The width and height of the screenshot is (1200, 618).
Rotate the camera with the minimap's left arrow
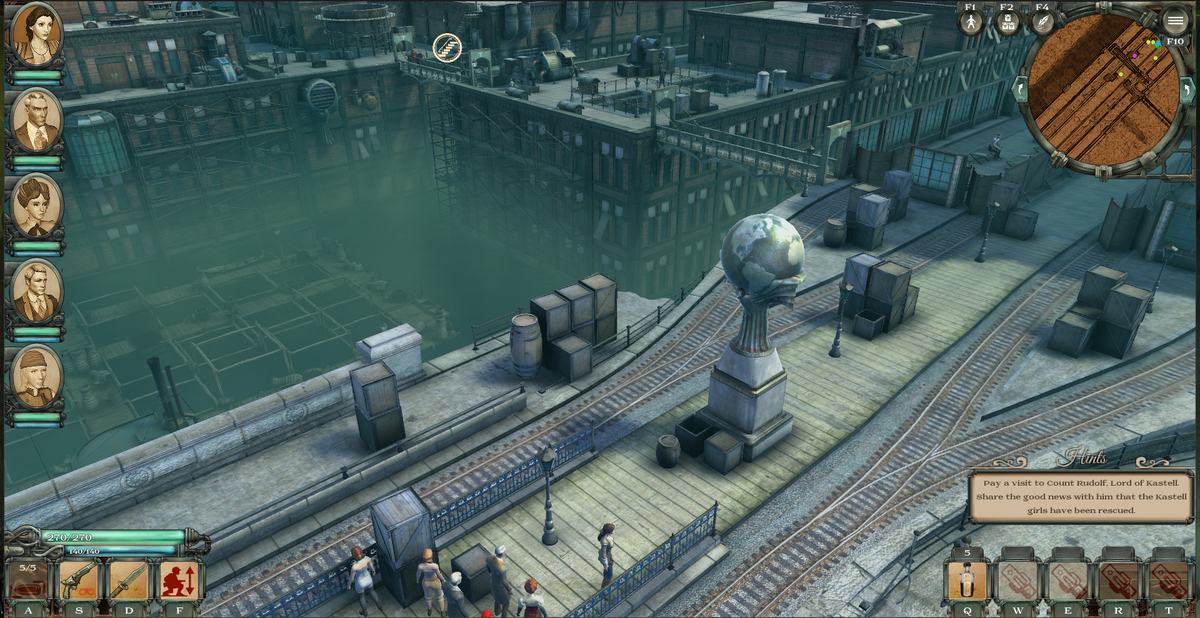coord(1021,89)
